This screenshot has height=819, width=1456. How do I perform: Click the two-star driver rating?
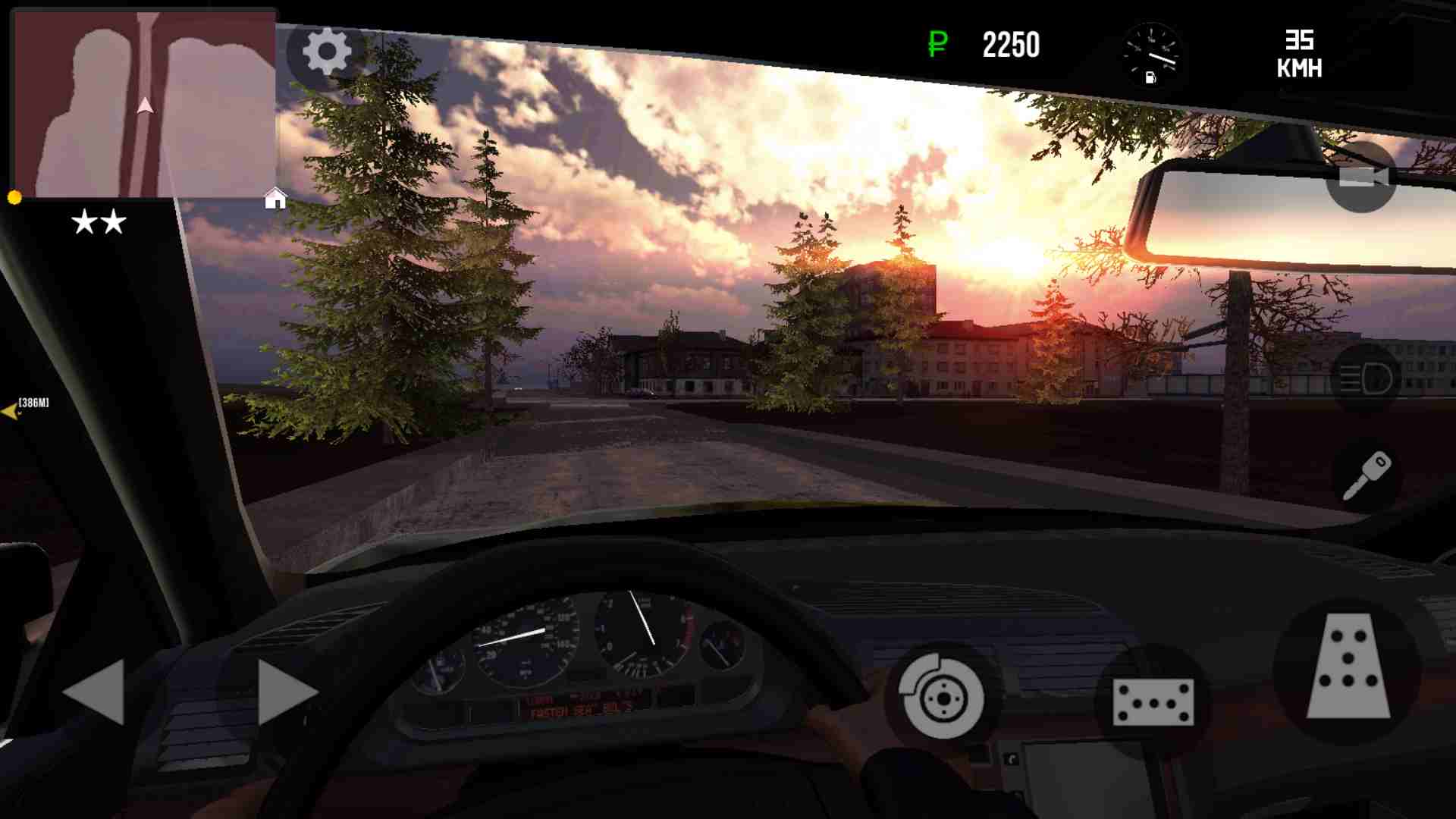tap(96, 221)
